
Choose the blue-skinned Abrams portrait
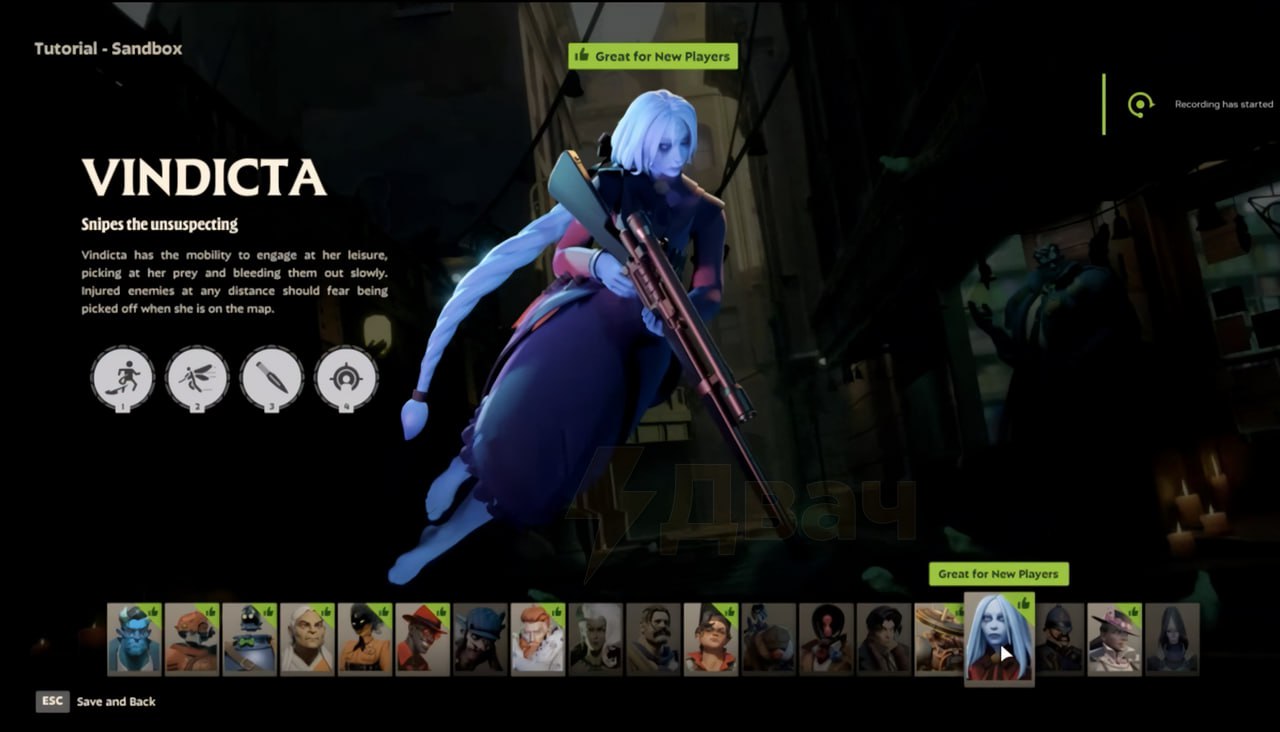pos(134,639)
